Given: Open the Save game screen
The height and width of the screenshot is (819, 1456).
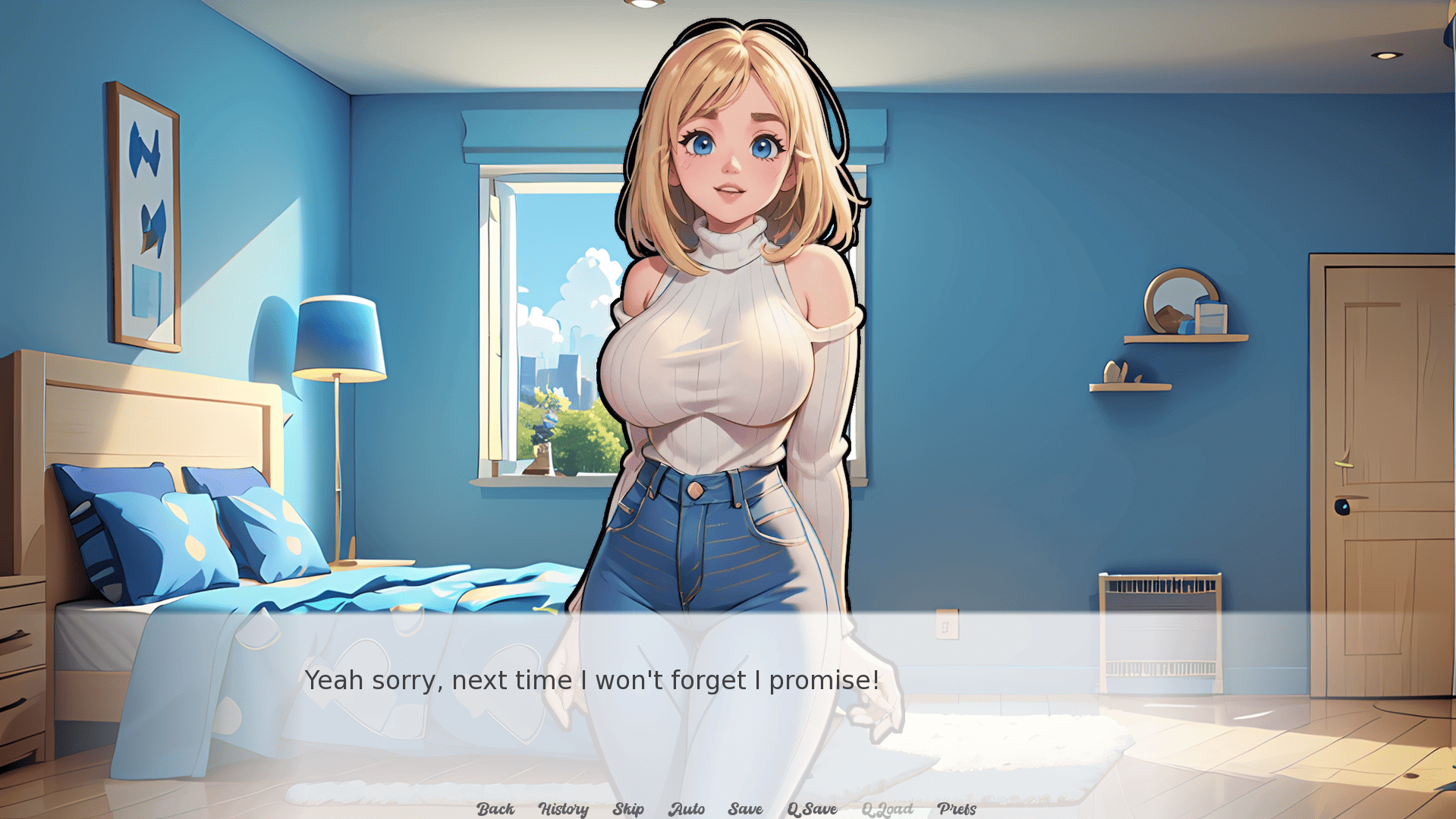Looking at the screenshot, I should point(744,809).
